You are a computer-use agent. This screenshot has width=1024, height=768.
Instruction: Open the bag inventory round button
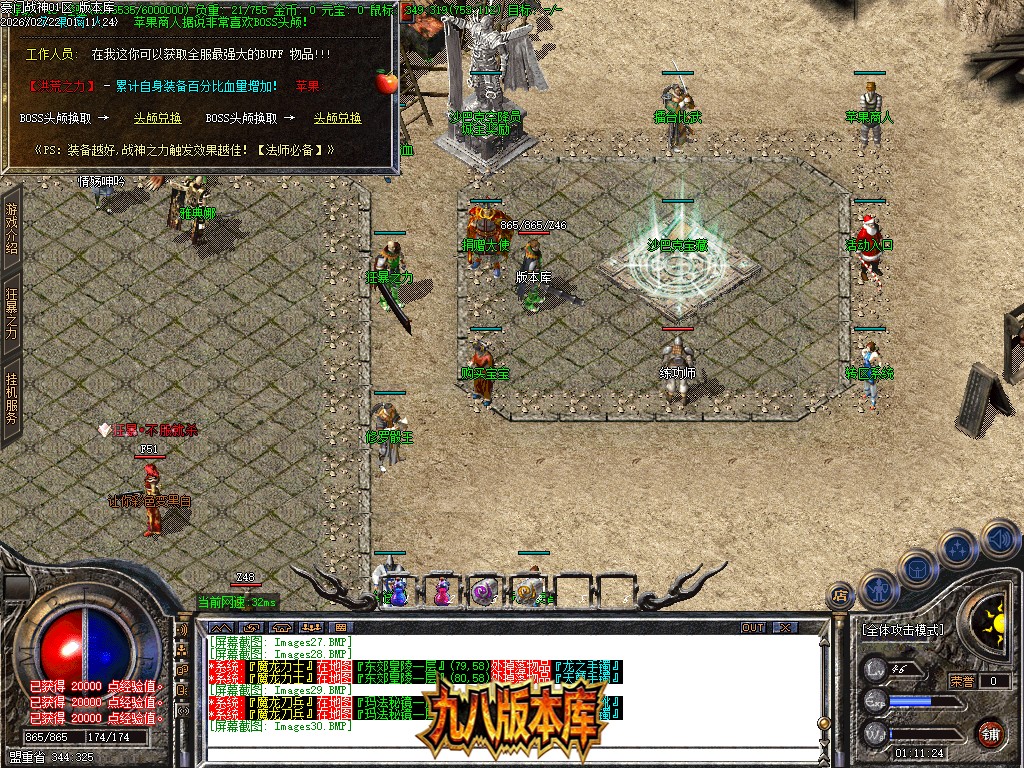tap(916, 568)
